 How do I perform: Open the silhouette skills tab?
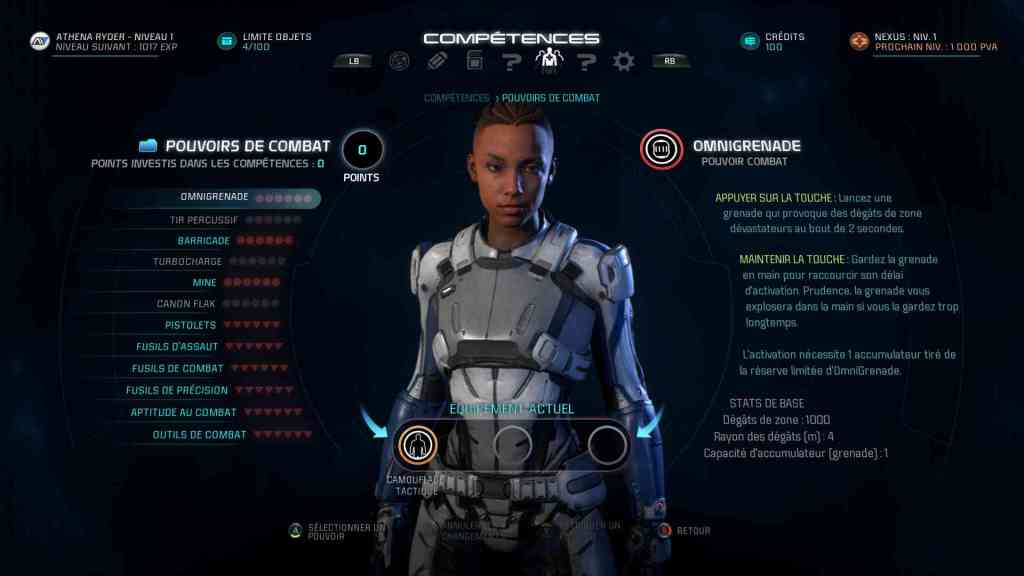(x=548, y=61)
